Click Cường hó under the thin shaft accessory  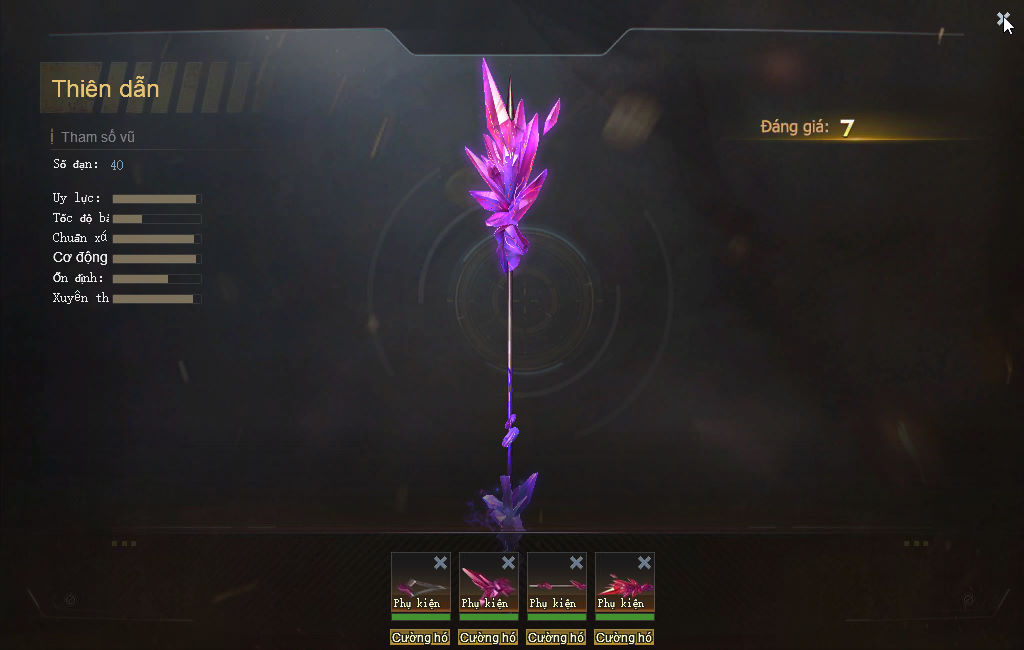point(556,638)
